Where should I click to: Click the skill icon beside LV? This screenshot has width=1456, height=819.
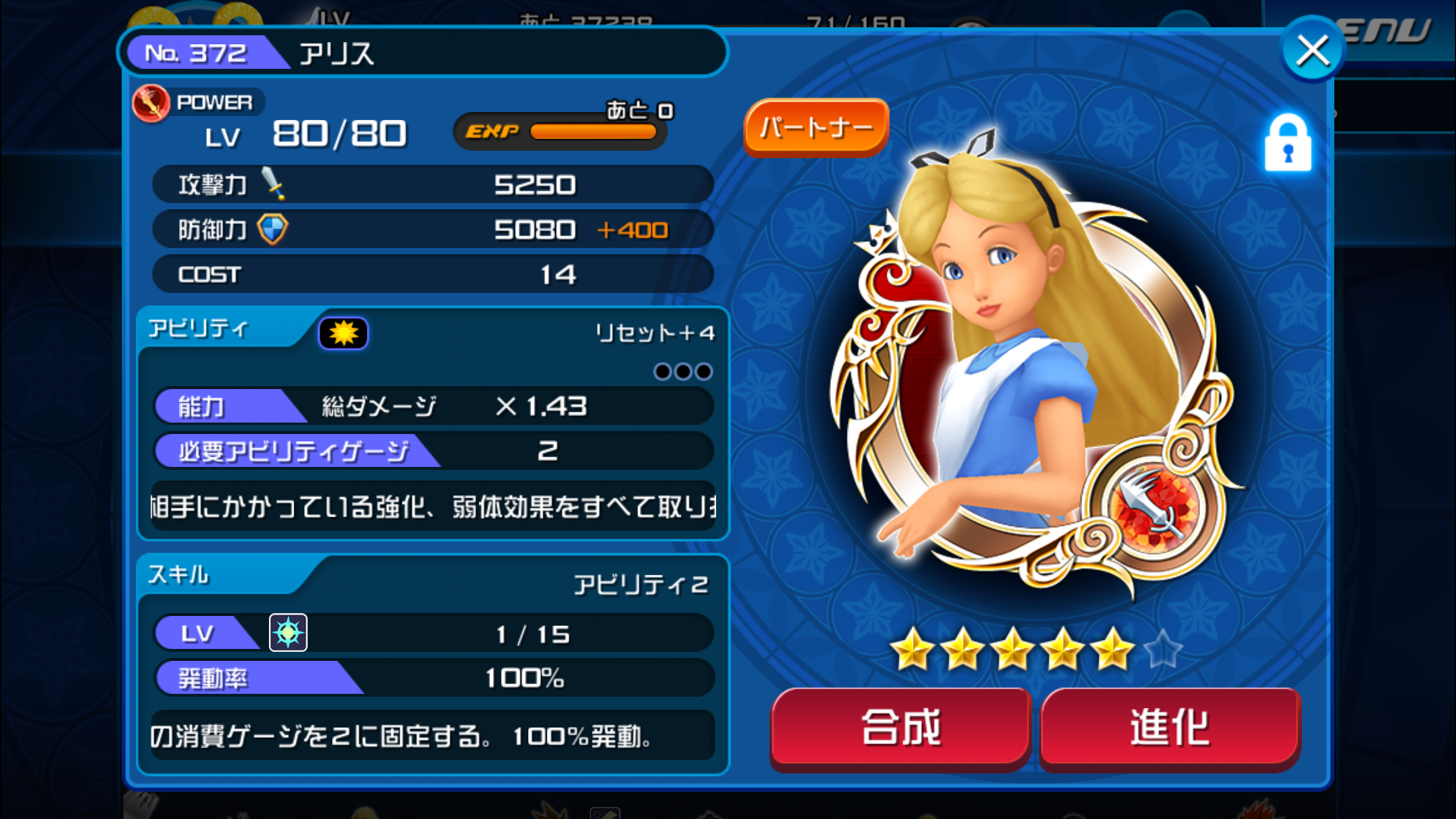click(288, 632)
